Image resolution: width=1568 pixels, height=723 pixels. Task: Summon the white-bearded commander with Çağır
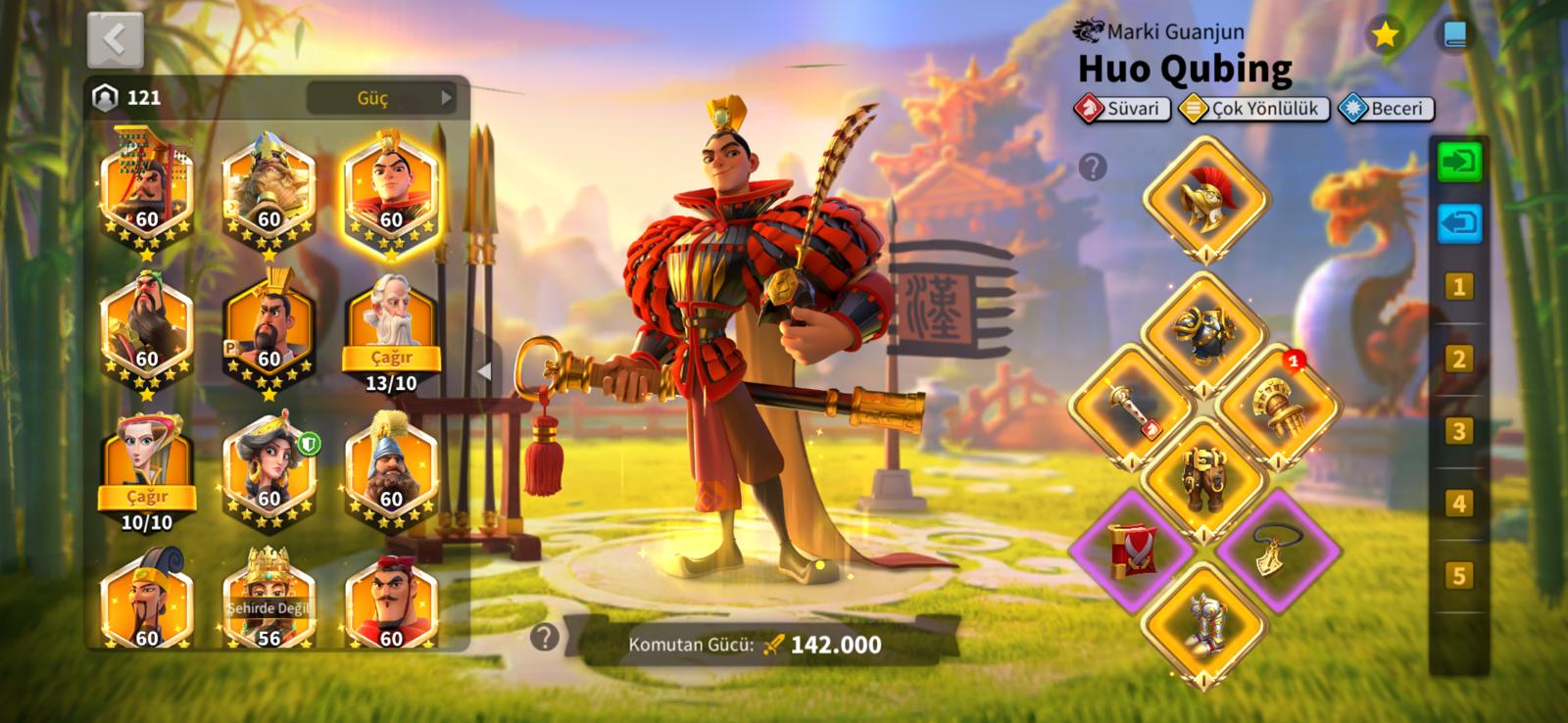tap(391, 358)
